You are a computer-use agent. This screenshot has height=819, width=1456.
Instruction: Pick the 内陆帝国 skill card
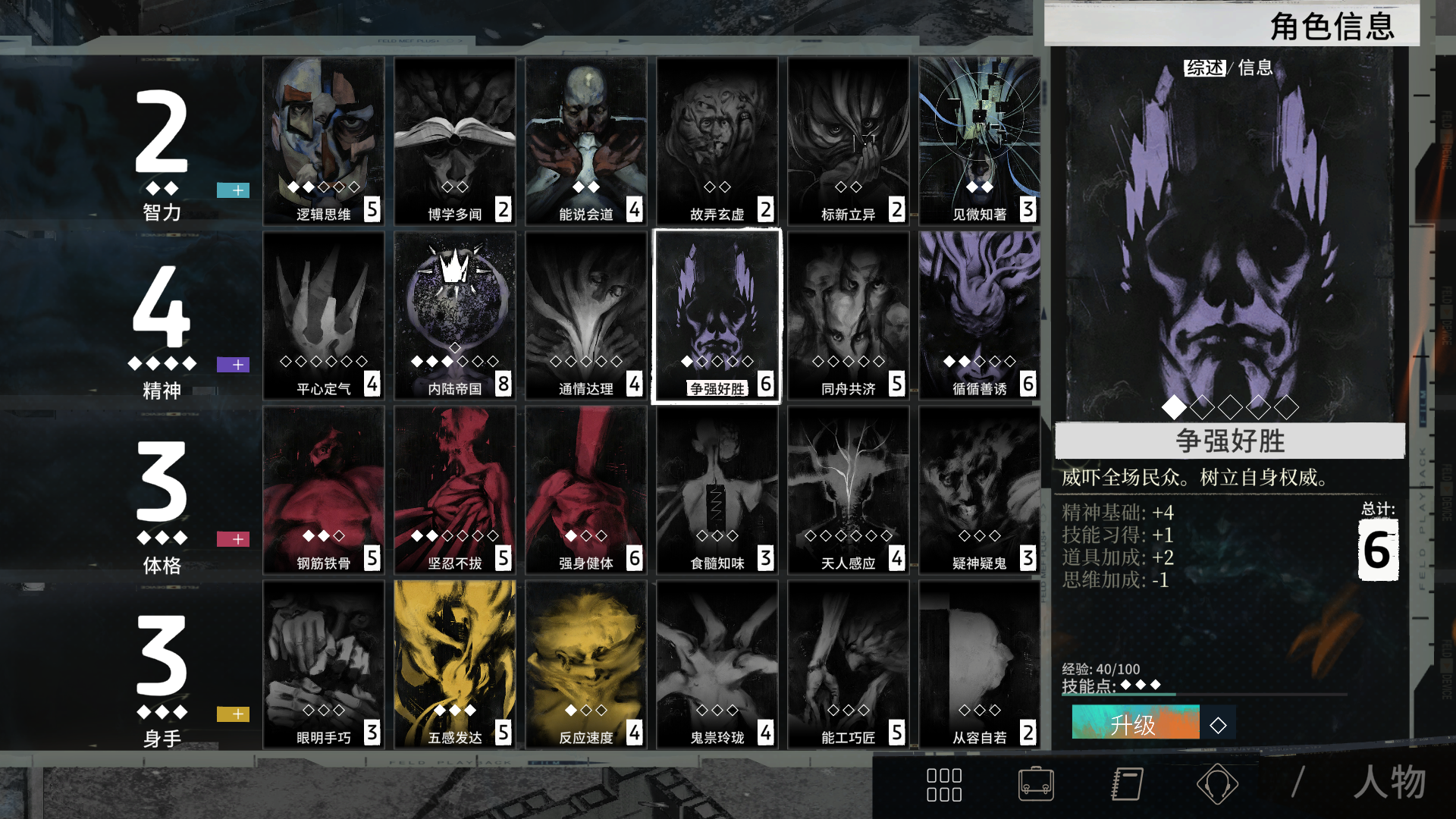click(455, 315)
